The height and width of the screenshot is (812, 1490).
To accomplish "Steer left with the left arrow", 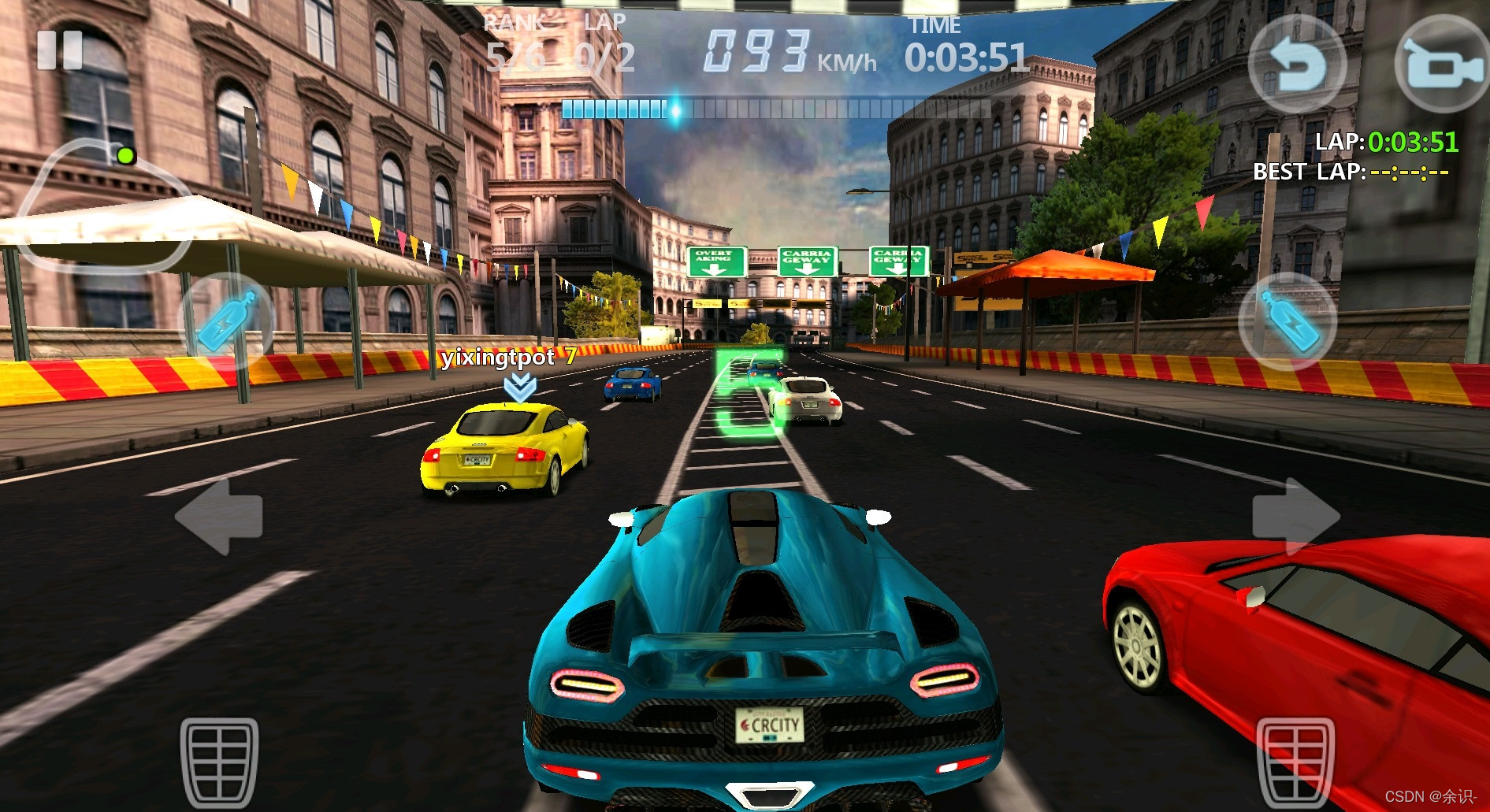I will click(x=219, y=517).
